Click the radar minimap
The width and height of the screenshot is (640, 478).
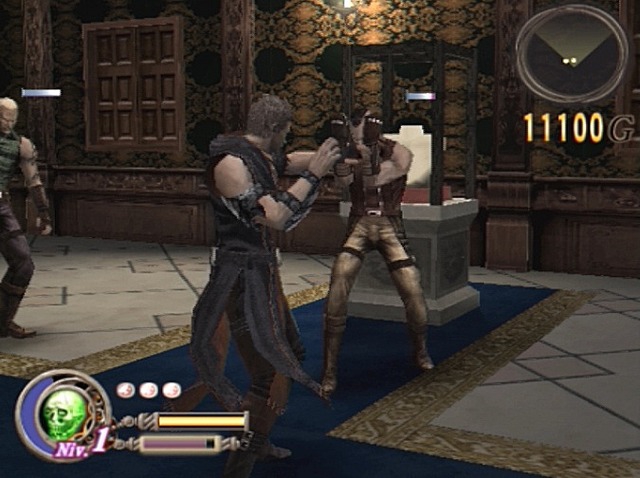571,55
